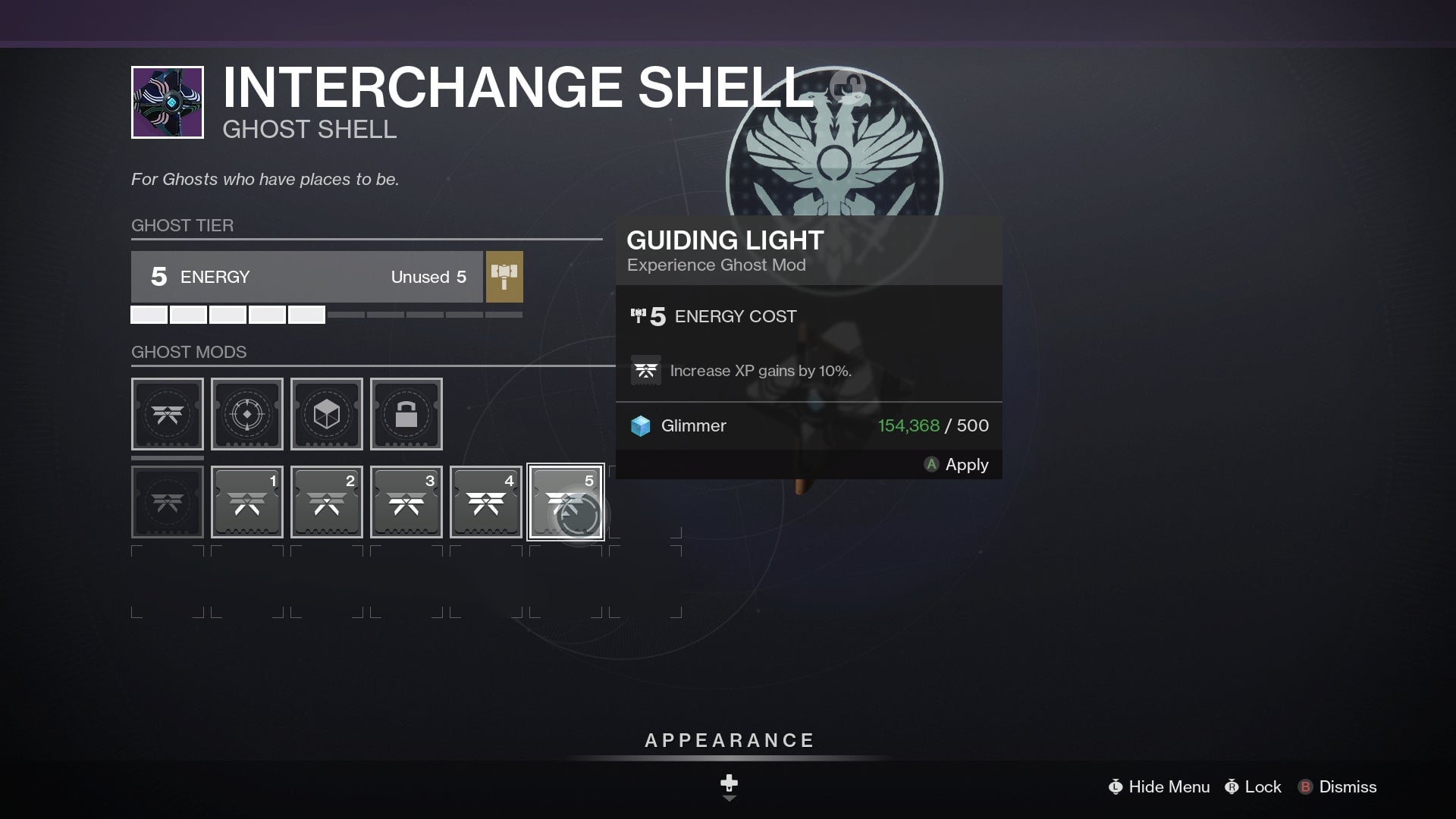
Task: Select the Experience mod category slot
Action: coord(167,414)
